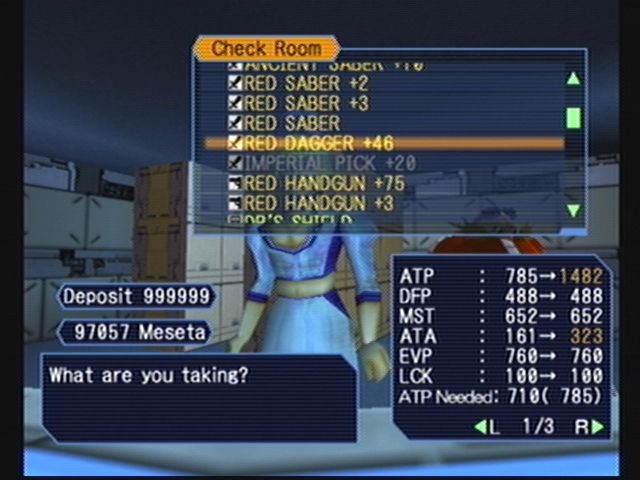Click the green up arrow of the item list
The width and height of the screenshot is (640, 480).
573,79
